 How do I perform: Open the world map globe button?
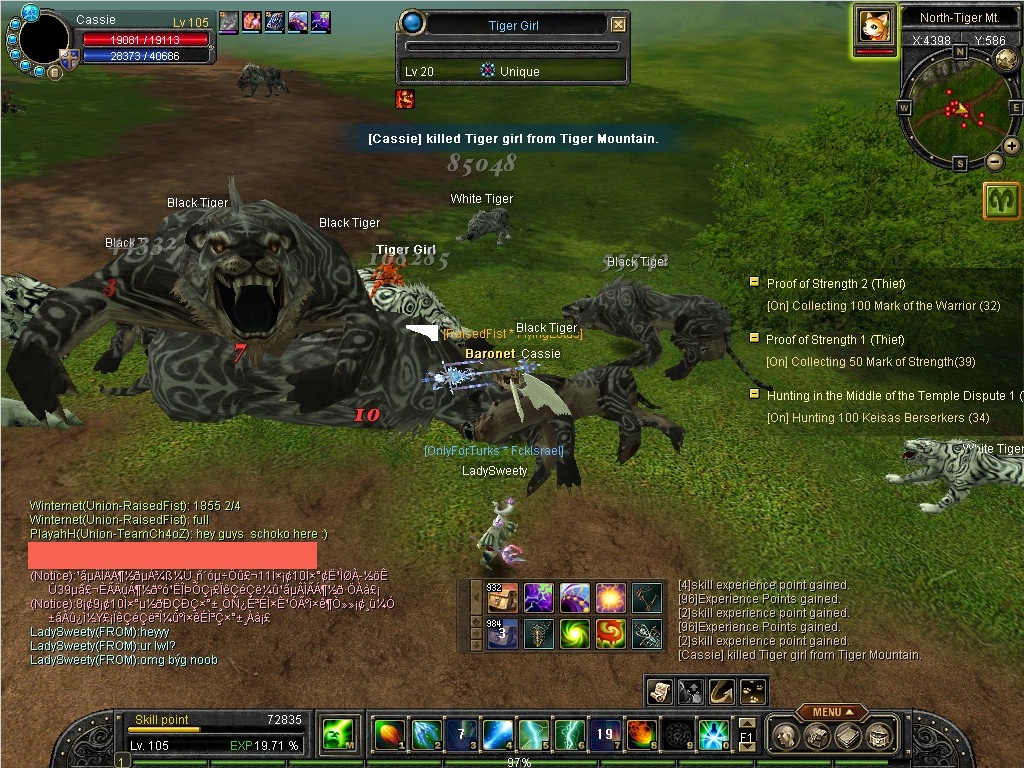coord(1007,58)
